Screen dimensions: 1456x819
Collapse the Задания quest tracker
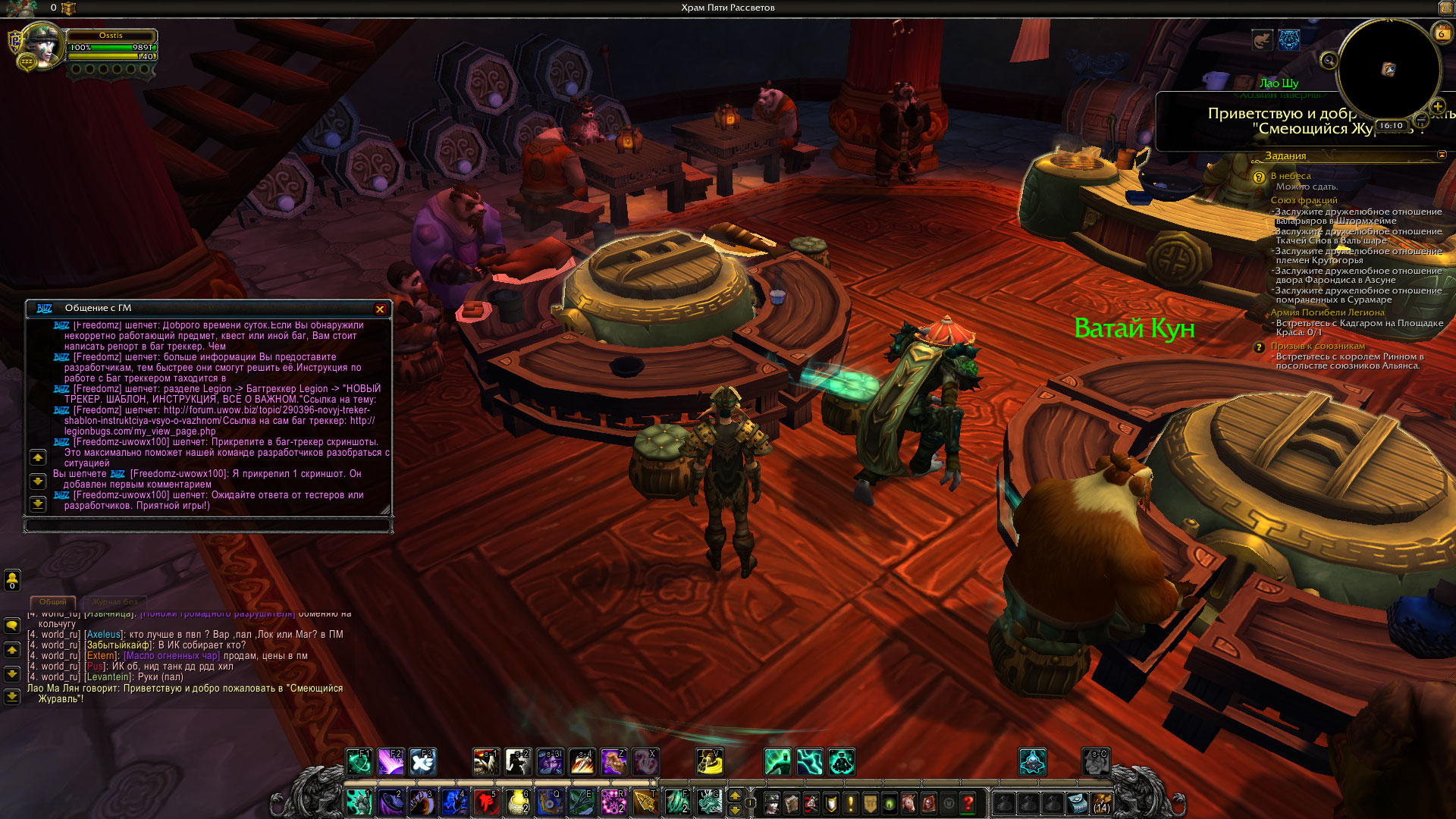(x=1442, y=155)
